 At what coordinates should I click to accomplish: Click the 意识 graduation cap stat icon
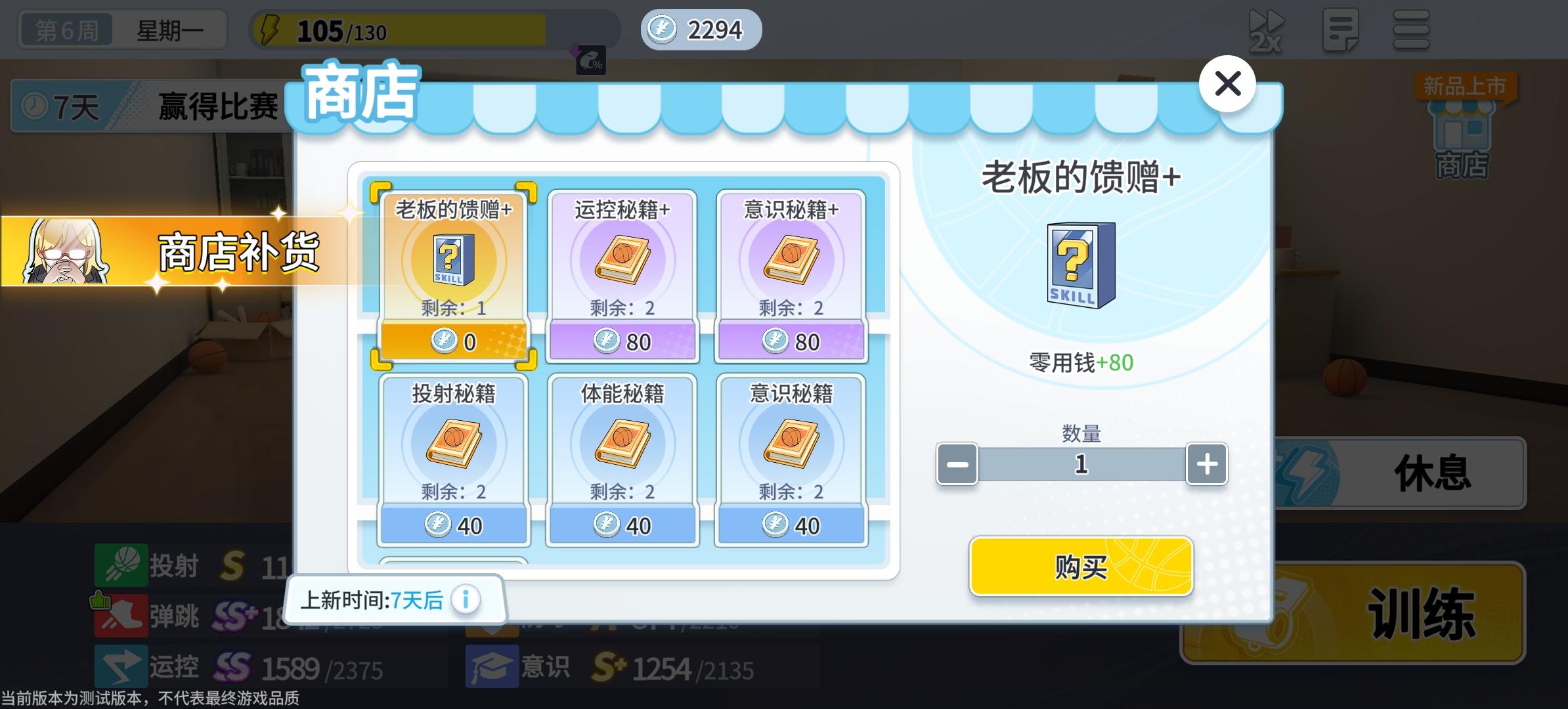491,665
